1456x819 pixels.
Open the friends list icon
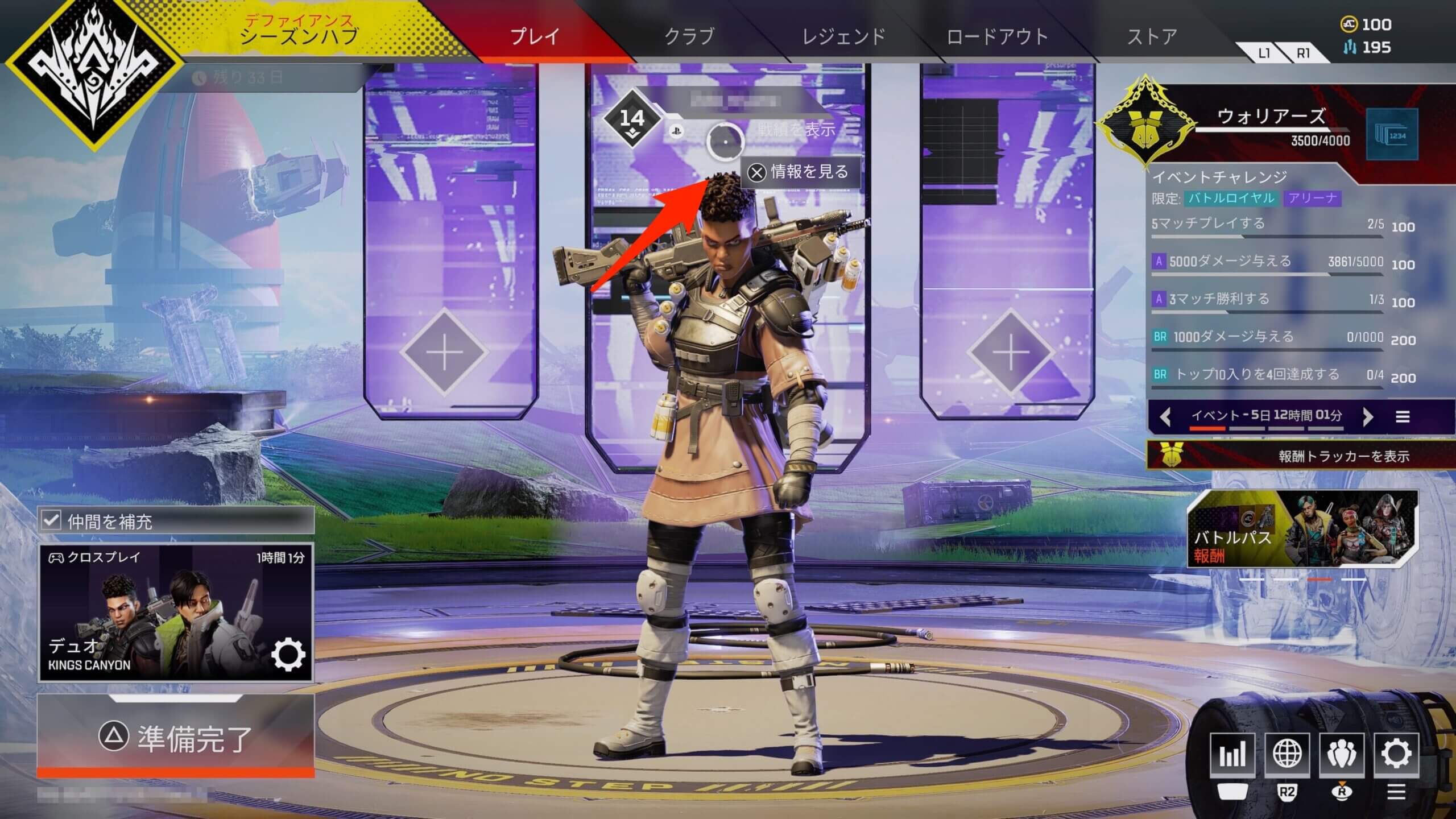1341,754
